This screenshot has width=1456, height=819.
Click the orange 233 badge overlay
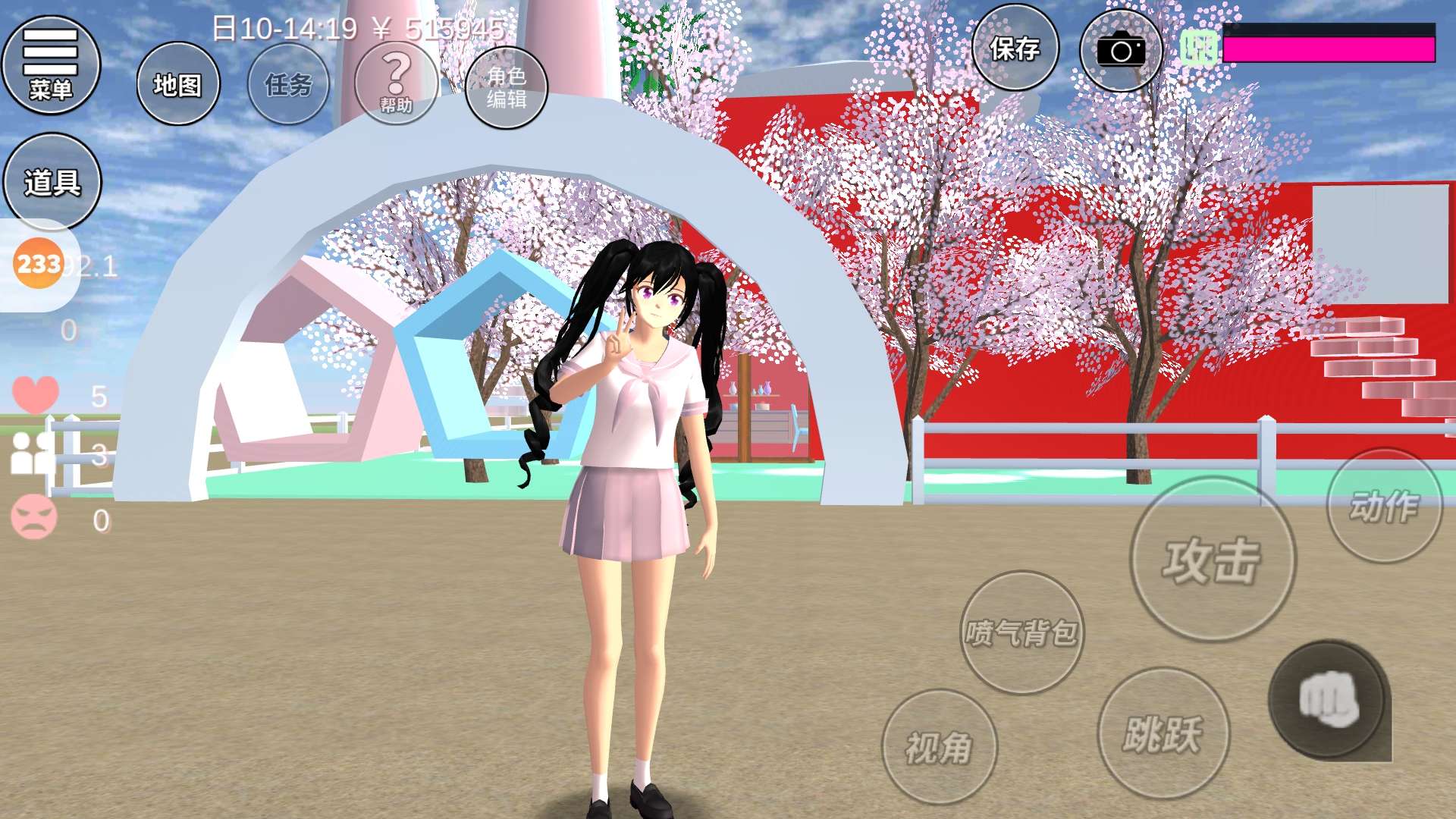tap(38, 264)
